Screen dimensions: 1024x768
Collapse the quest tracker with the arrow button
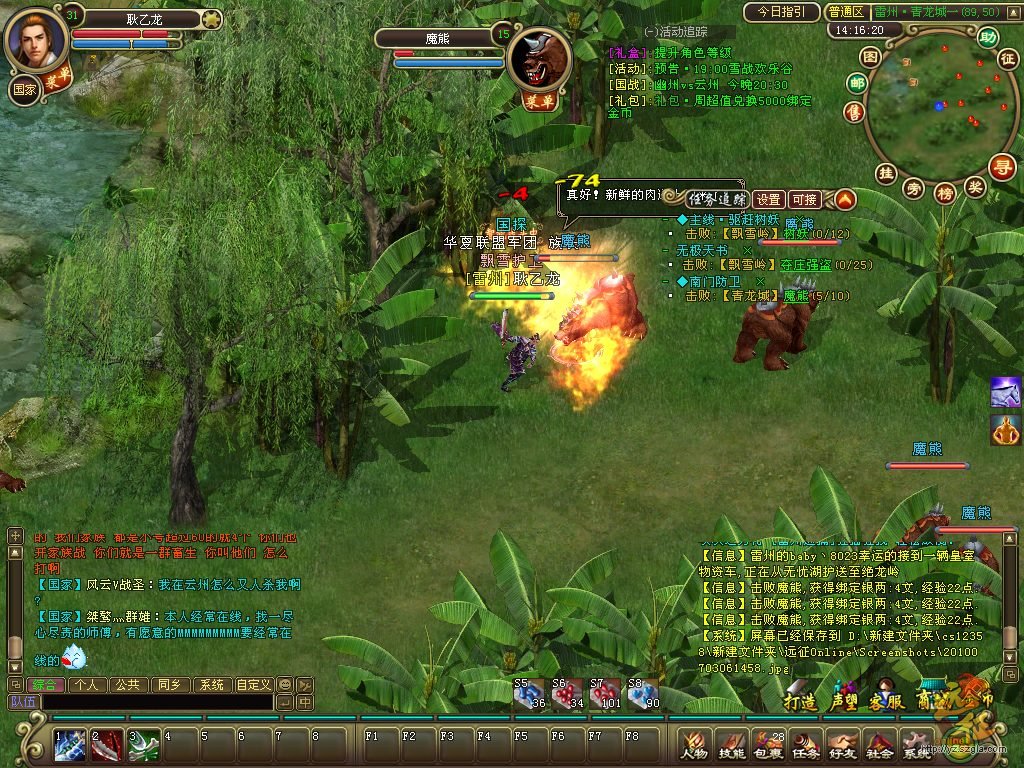coord(845,199)
